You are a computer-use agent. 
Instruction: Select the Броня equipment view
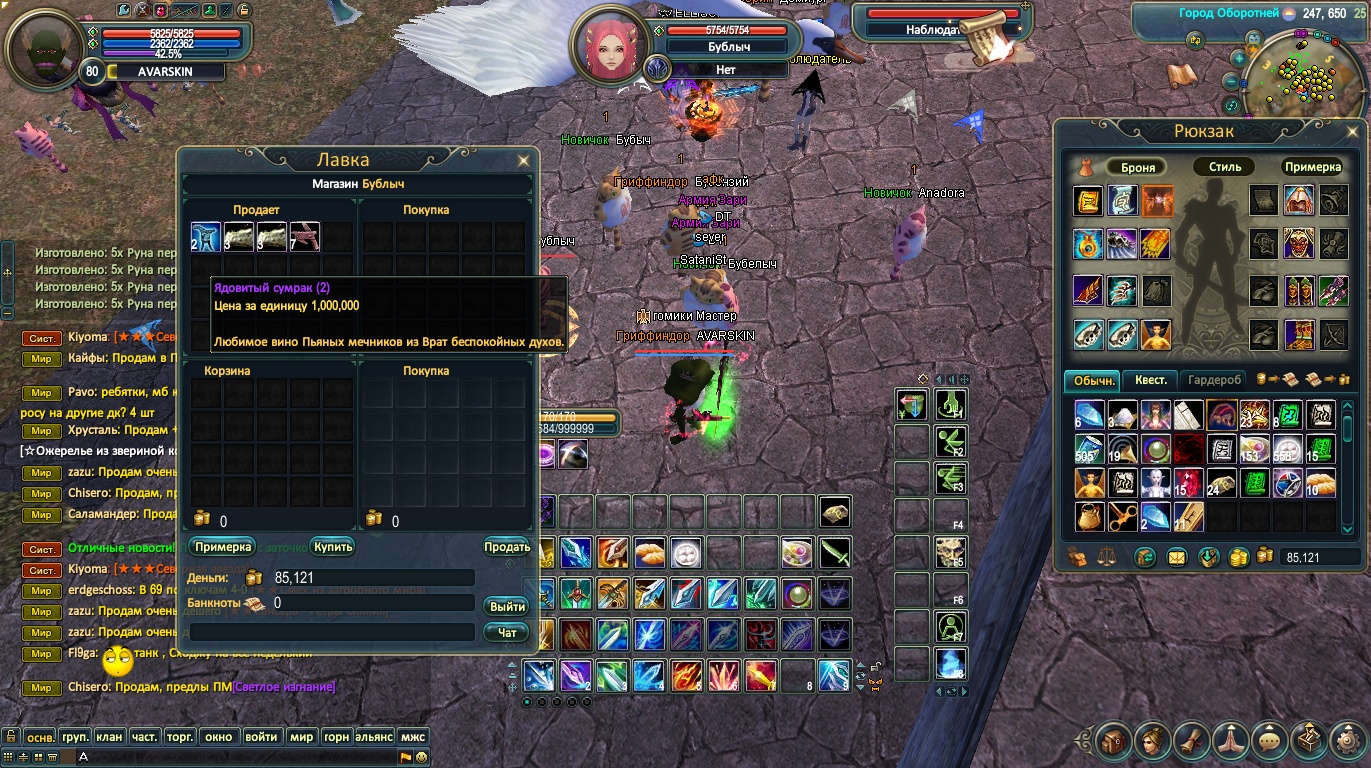pyautogui.click(x=1138, y=167)
